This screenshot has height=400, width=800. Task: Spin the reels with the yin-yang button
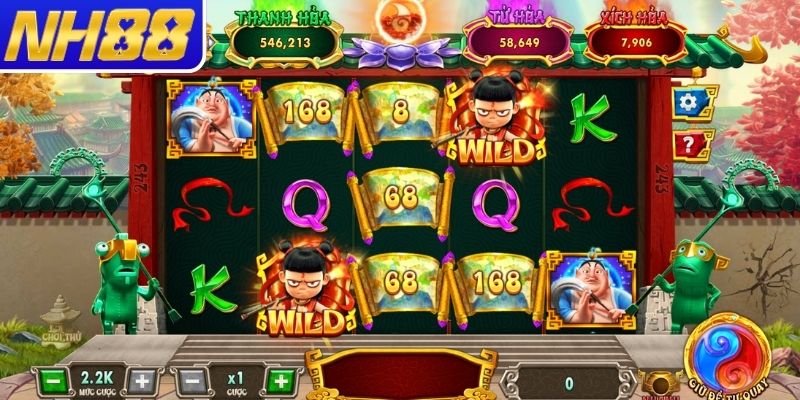click(726, 355)
